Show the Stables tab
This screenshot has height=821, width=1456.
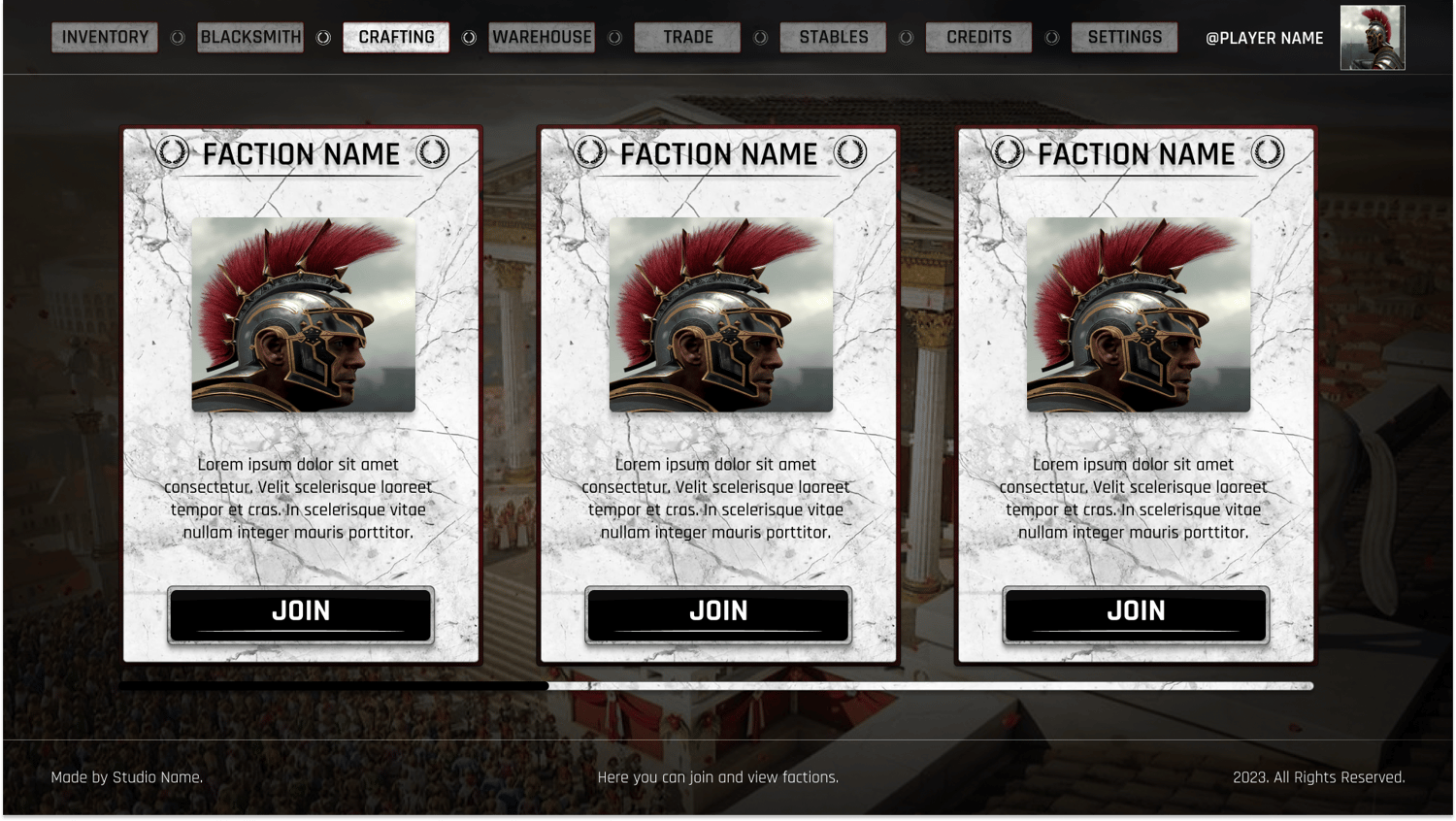[833, 38]
